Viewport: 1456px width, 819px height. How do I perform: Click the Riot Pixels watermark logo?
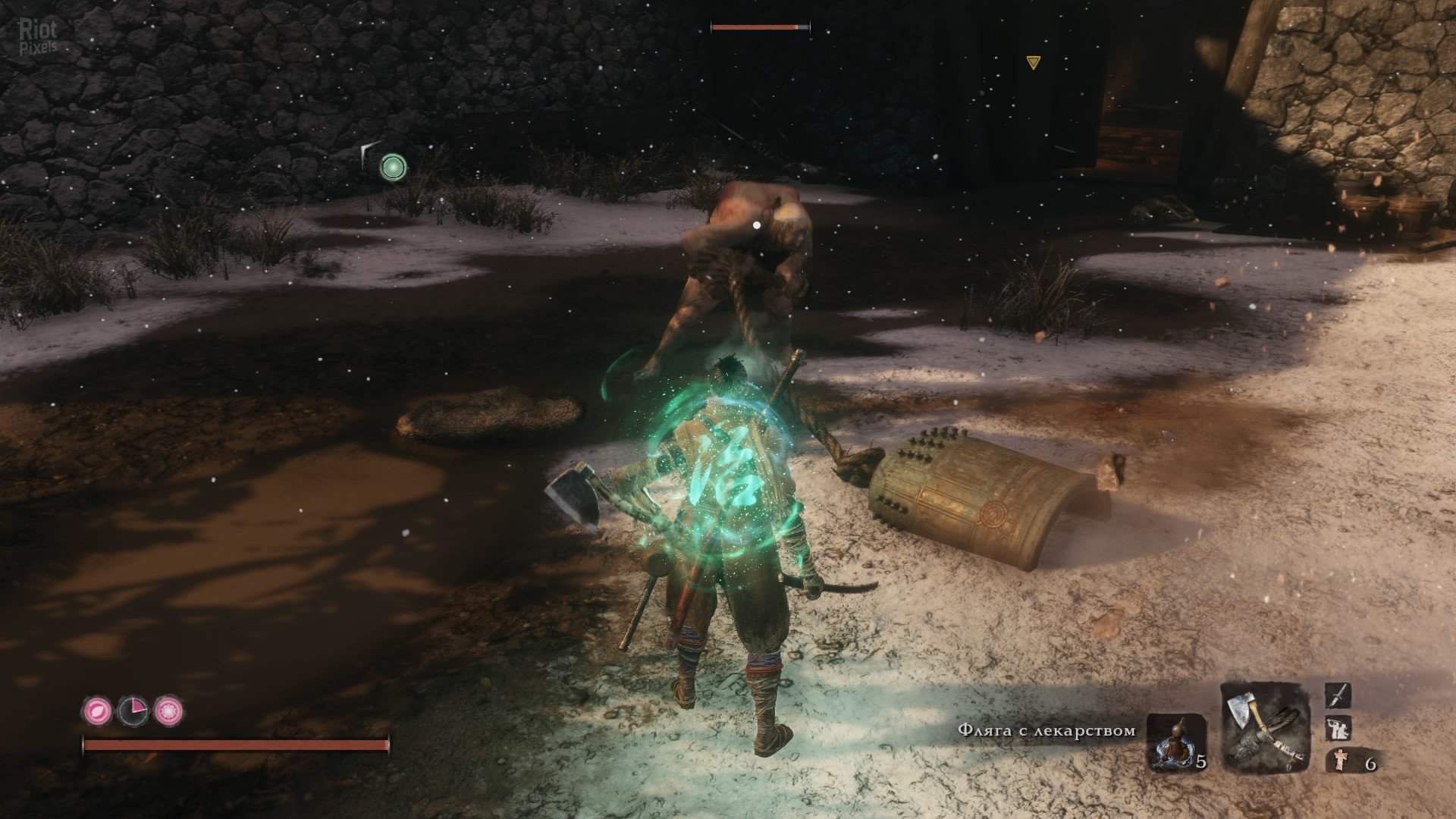point(38,36)
